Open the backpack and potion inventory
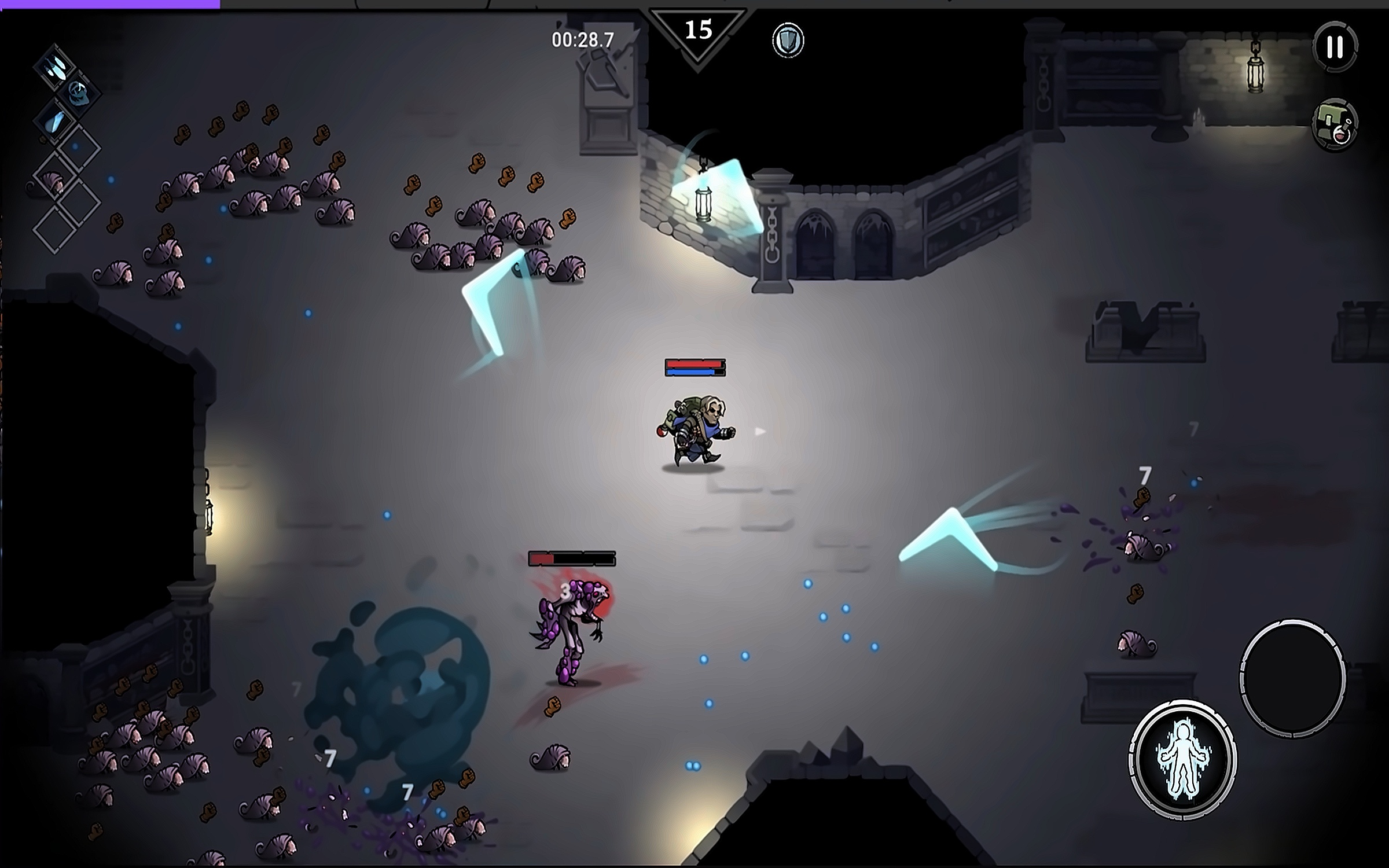The height and width of the screenshot is (868, 1389). tap(1335, 125)
